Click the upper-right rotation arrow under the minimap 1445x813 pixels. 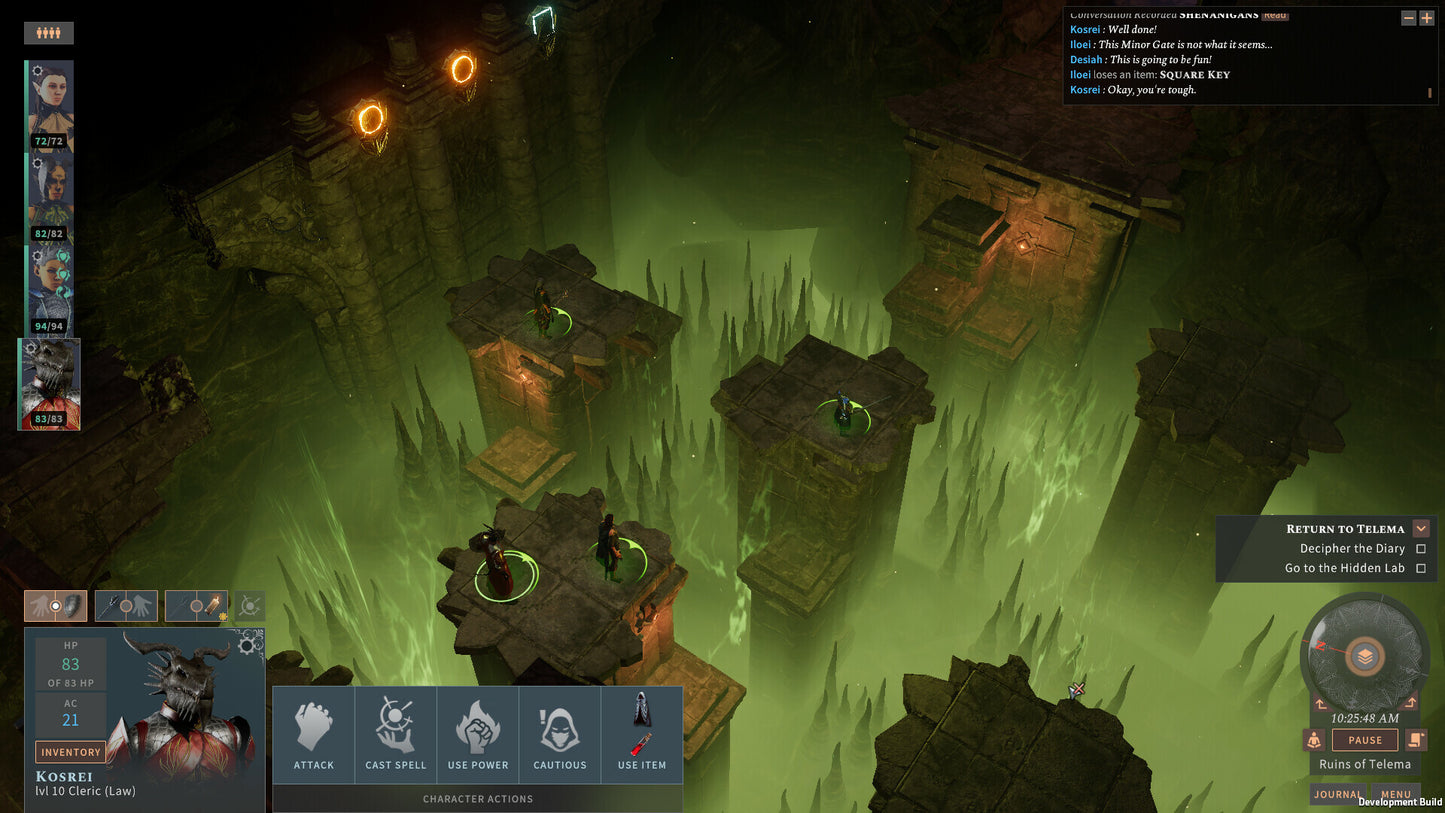pyautogui.click(x=1410, y=703)
